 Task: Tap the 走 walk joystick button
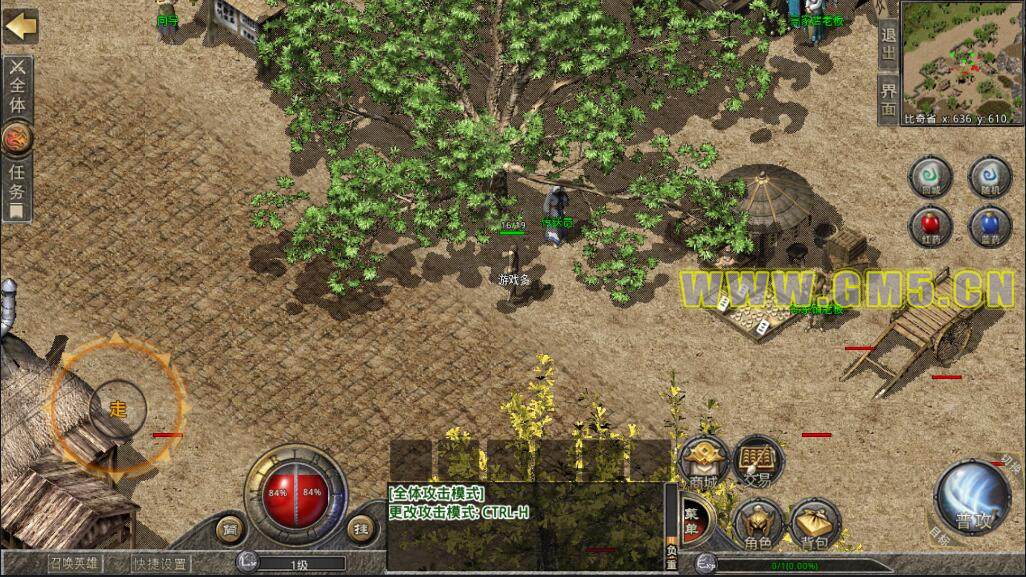tap(118, 408)
